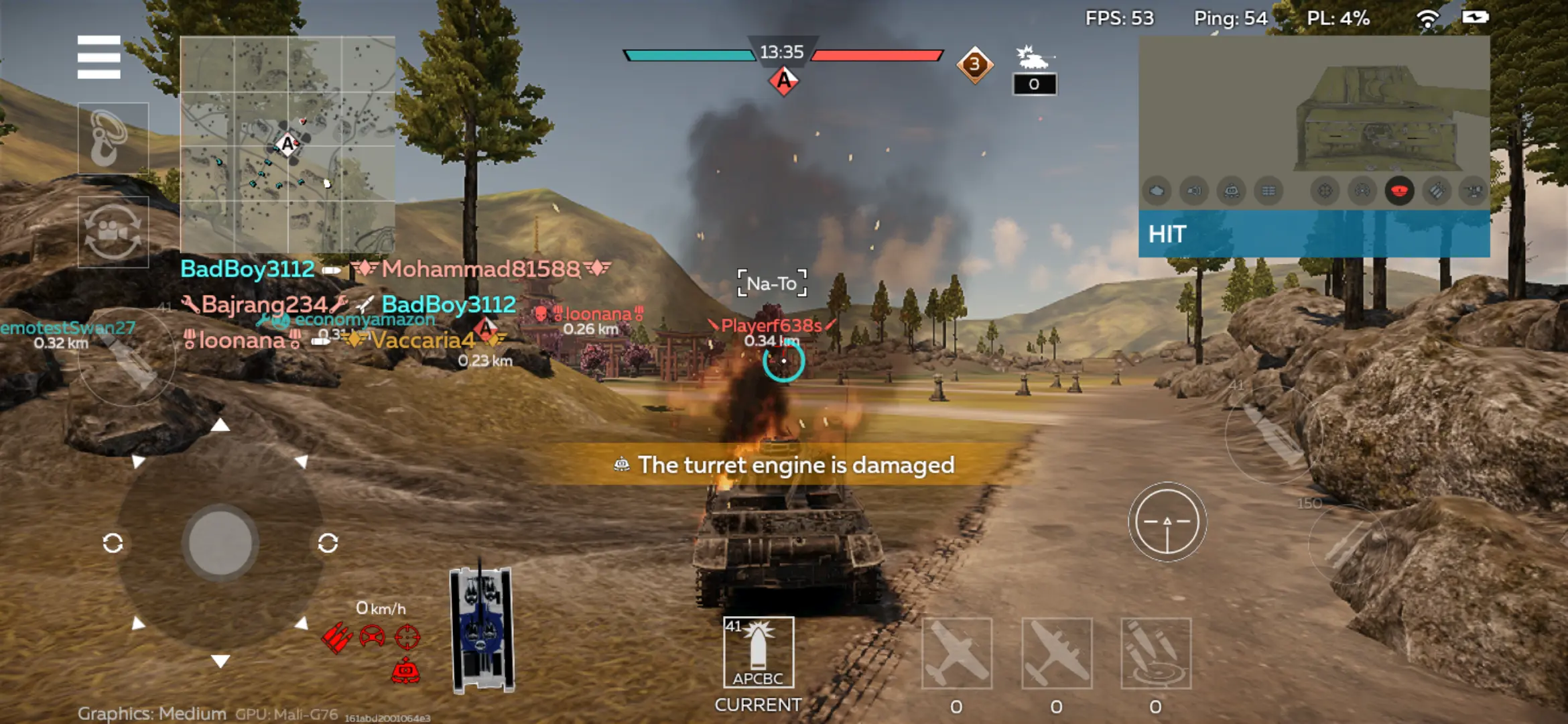Image resolution: width=1568 pixels, height=724 pixels.
Task: Tap the tow hook button
Action: [x=113, y=138]
